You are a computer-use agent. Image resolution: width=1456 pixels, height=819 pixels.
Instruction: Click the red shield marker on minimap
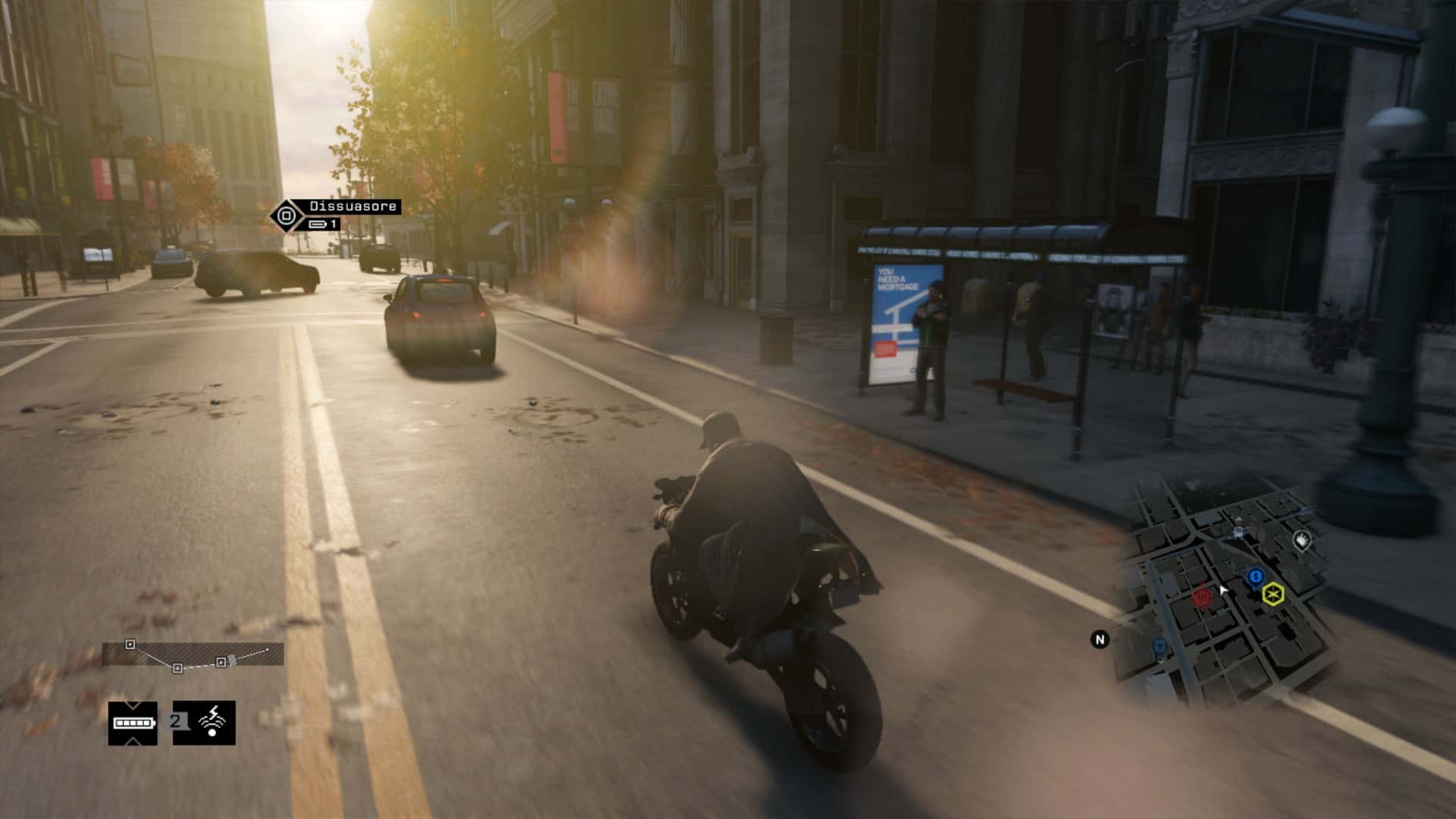point(1201,598)
